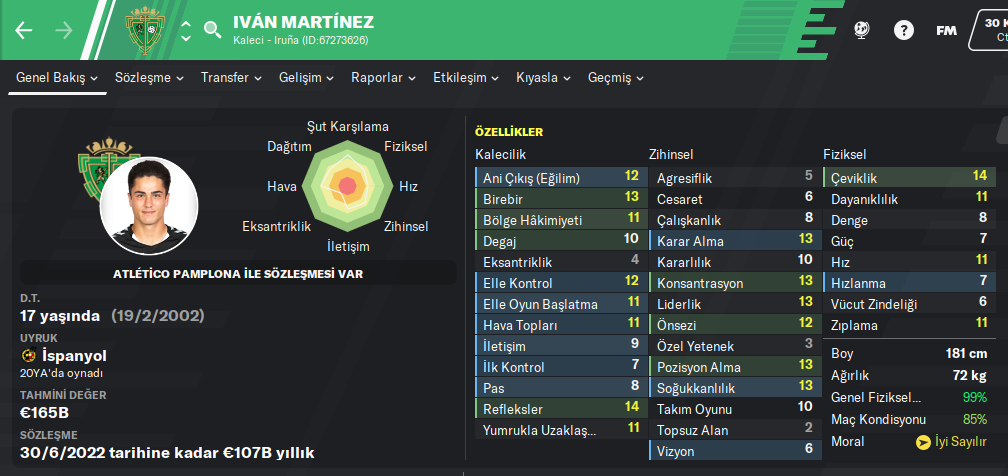Image resolution: width=1008 pixels, height=476 pixels.
Task: Go back with the left arrow
Action: [24, 30]
